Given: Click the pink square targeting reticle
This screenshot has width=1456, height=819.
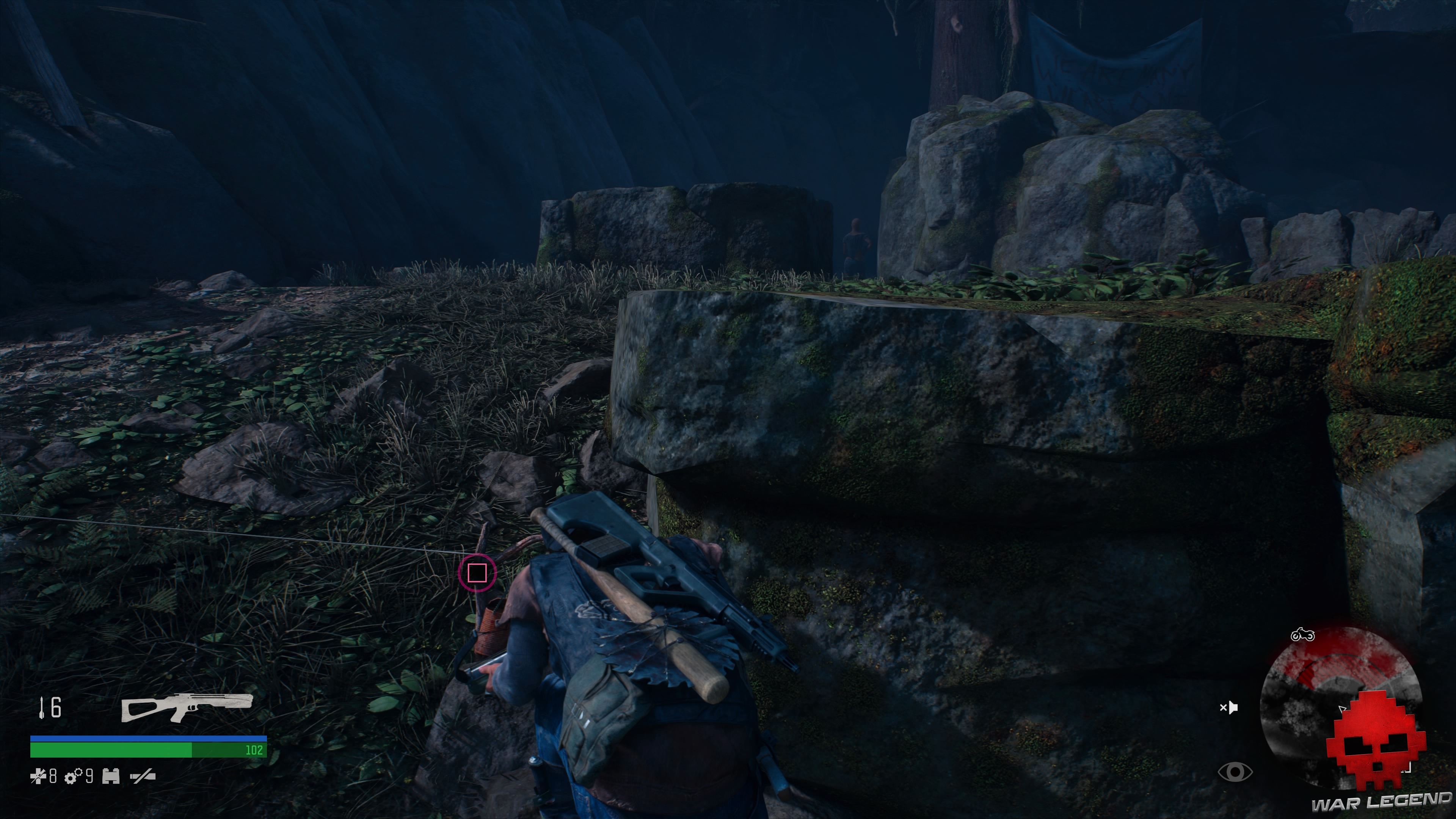Looking at the screenshot, I should click(x=478, y=573).
